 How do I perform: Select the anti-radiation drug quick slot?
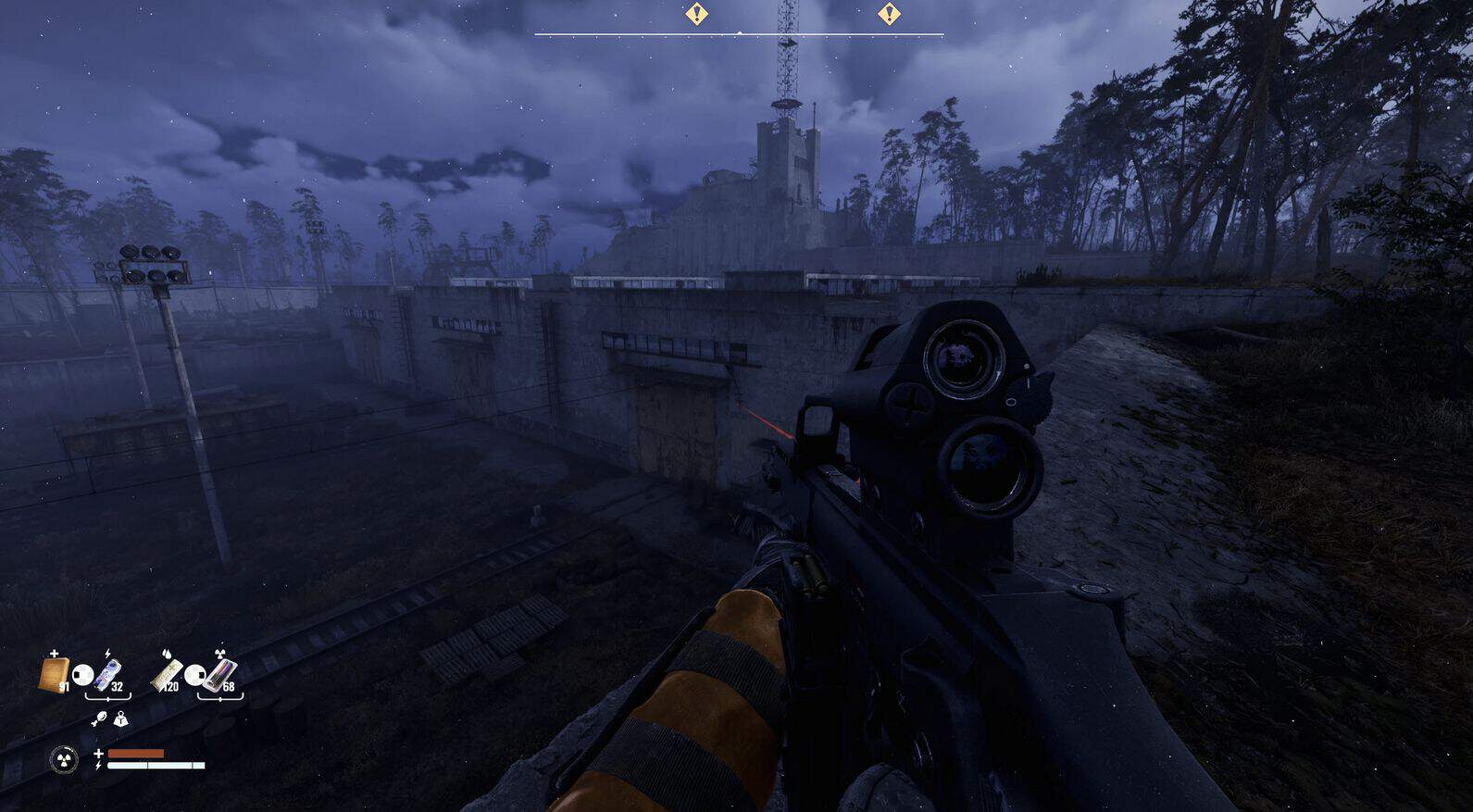[x=222, y=673]
